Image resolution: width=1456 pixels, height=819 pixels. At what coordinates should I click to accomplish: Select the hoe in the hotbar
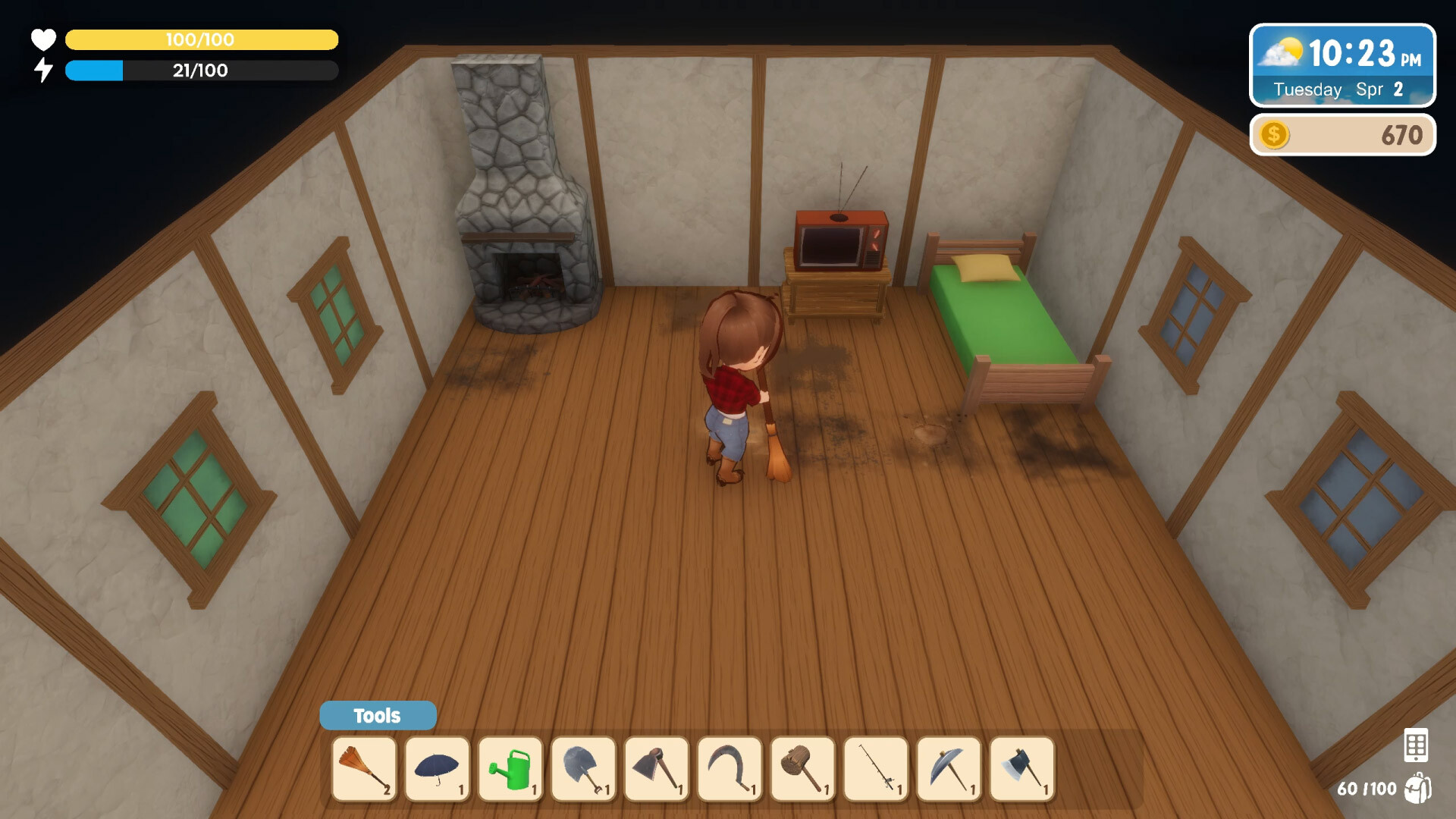[655, 769]
